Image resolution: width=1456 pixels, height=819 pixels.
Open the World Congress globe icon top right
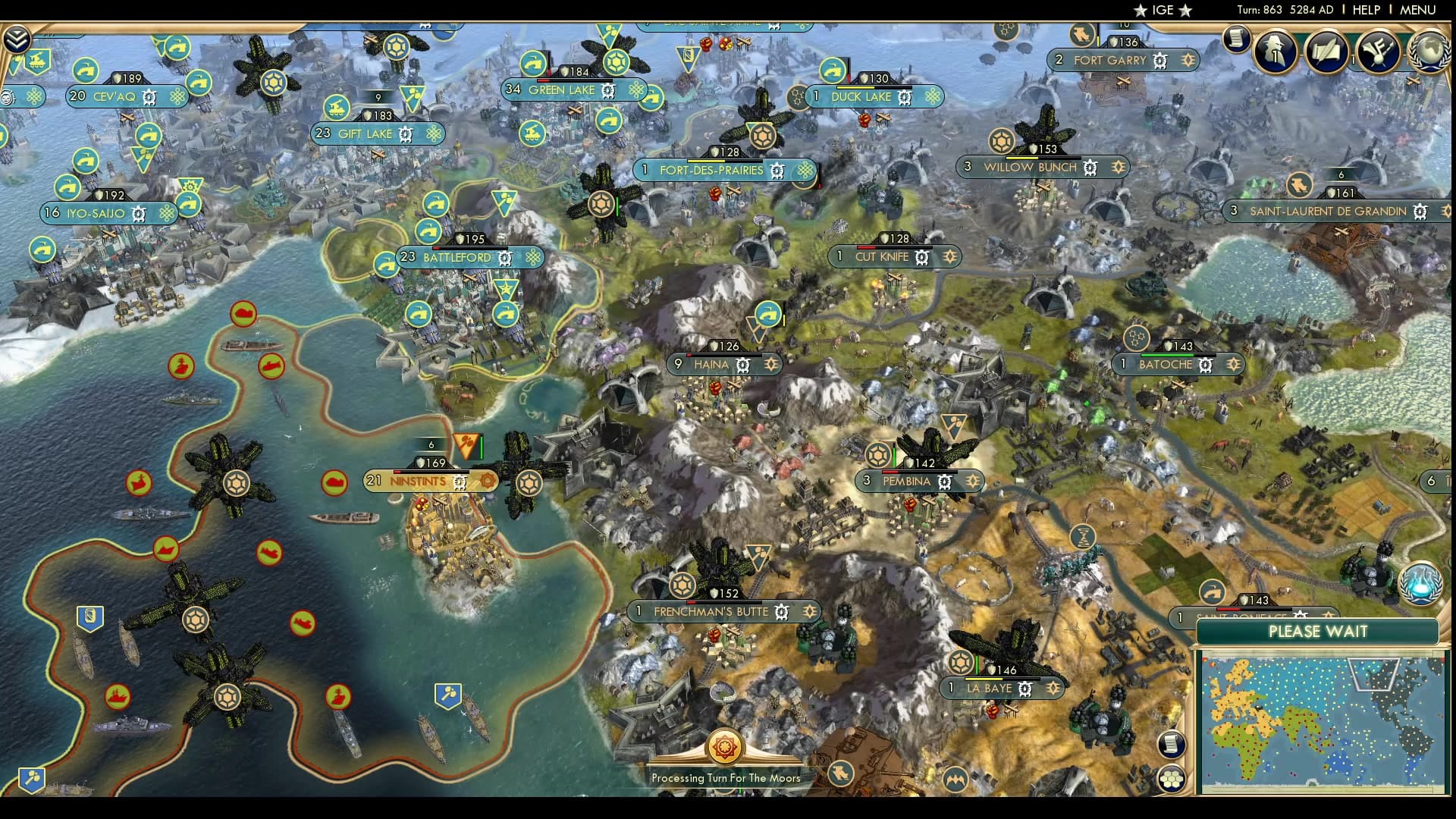click(x=1430, y=52)
